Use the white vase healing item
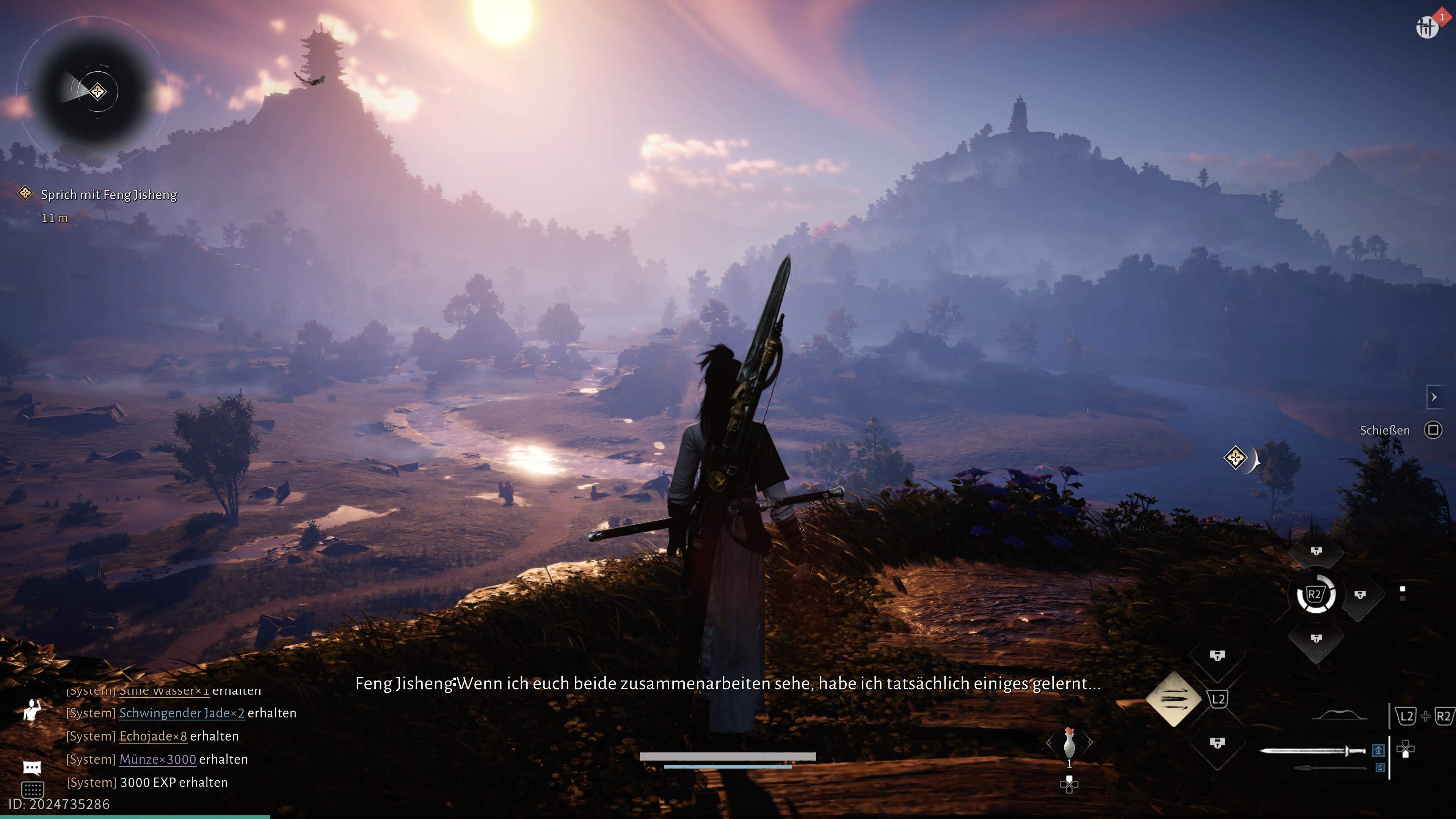The image size is (1456, 819). [1069, 742]
